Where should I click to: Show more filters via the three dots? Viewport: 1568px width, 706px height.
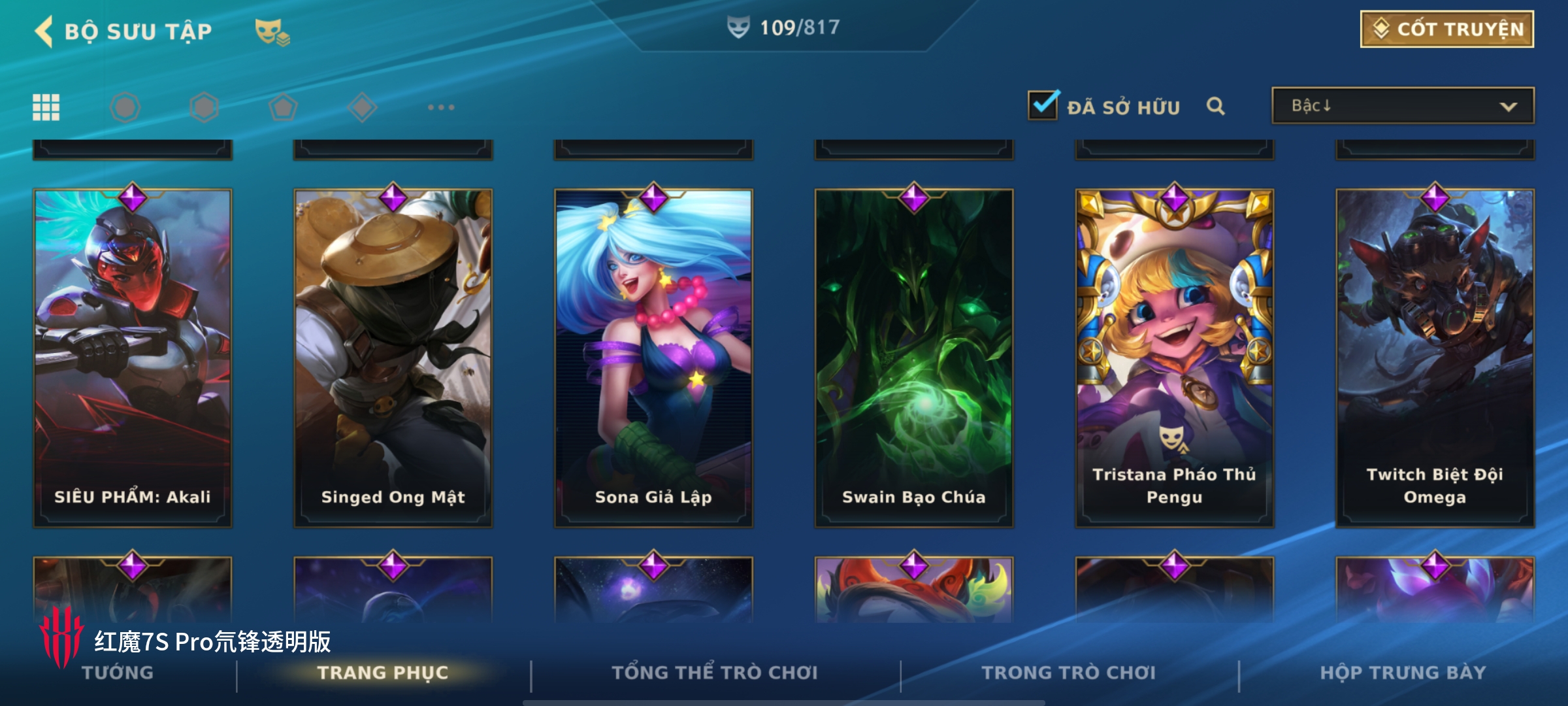[x=441, y=107]
